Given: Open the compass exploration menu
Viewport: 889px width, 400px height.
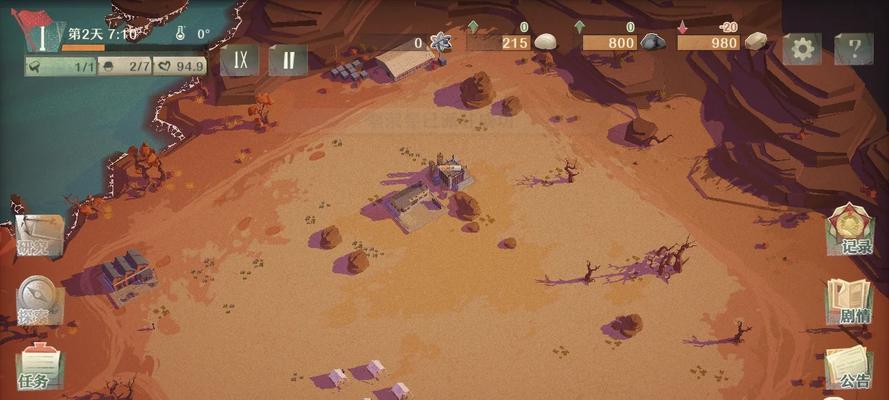Looking at the screenshot, I should click(x=38, y=300).
